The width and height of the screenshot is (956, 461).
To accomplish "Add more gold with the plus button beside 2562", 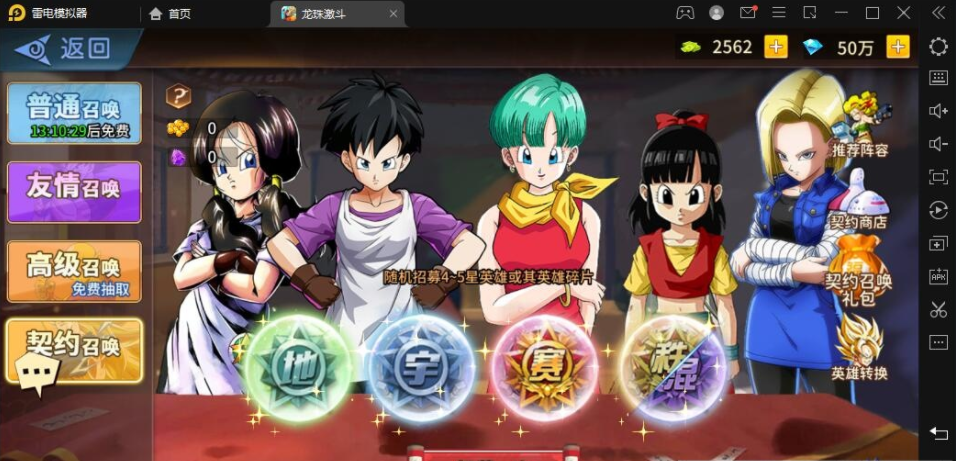I will (x=776, y=47).
